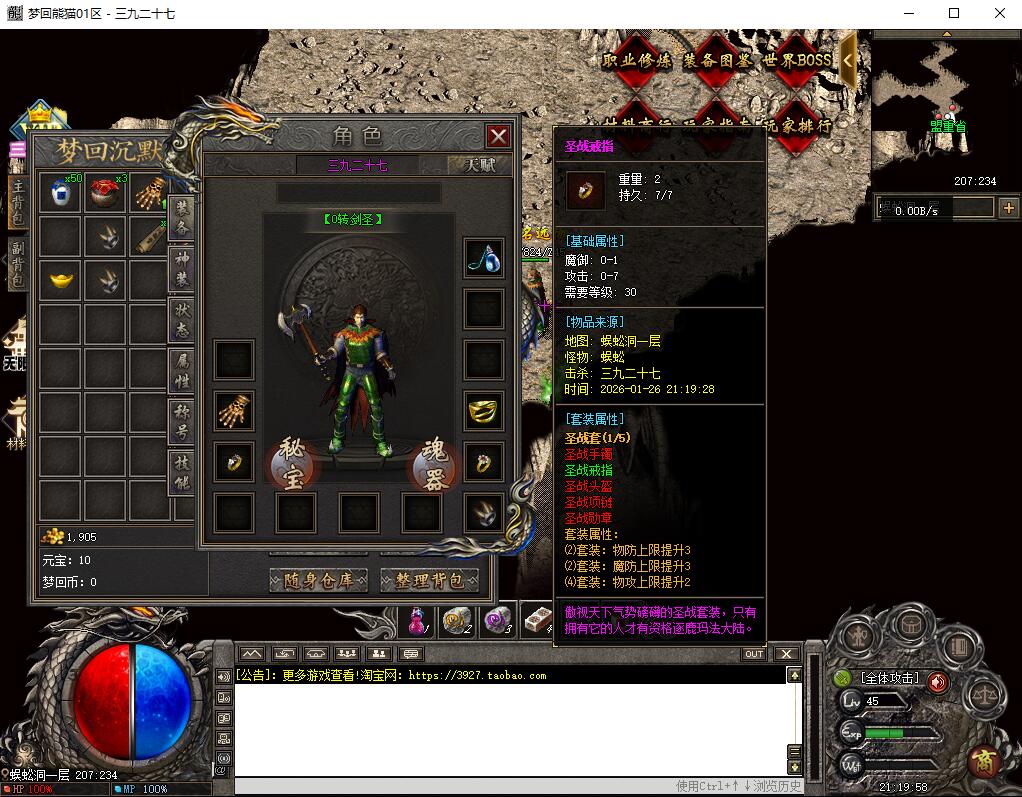Close the 角色 character window

[x=498, y=136]
